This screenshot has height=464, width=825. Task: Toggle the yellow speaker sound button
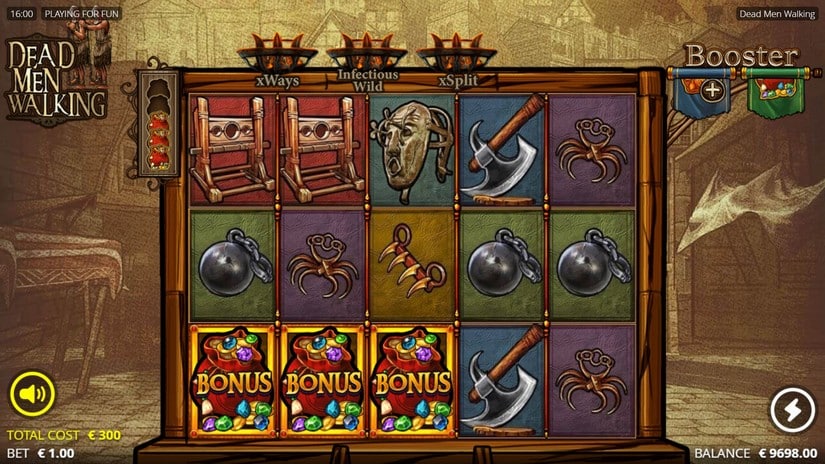pos(32,393)
